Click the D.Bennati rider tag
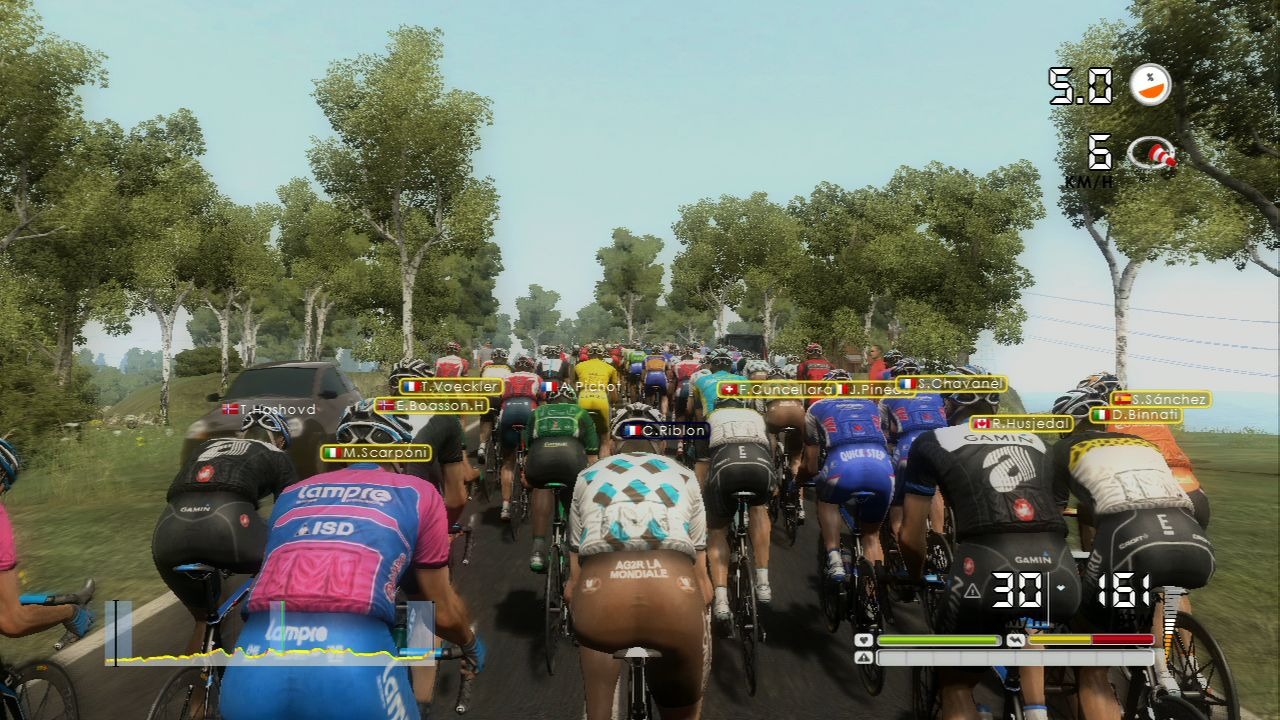 1136,414
